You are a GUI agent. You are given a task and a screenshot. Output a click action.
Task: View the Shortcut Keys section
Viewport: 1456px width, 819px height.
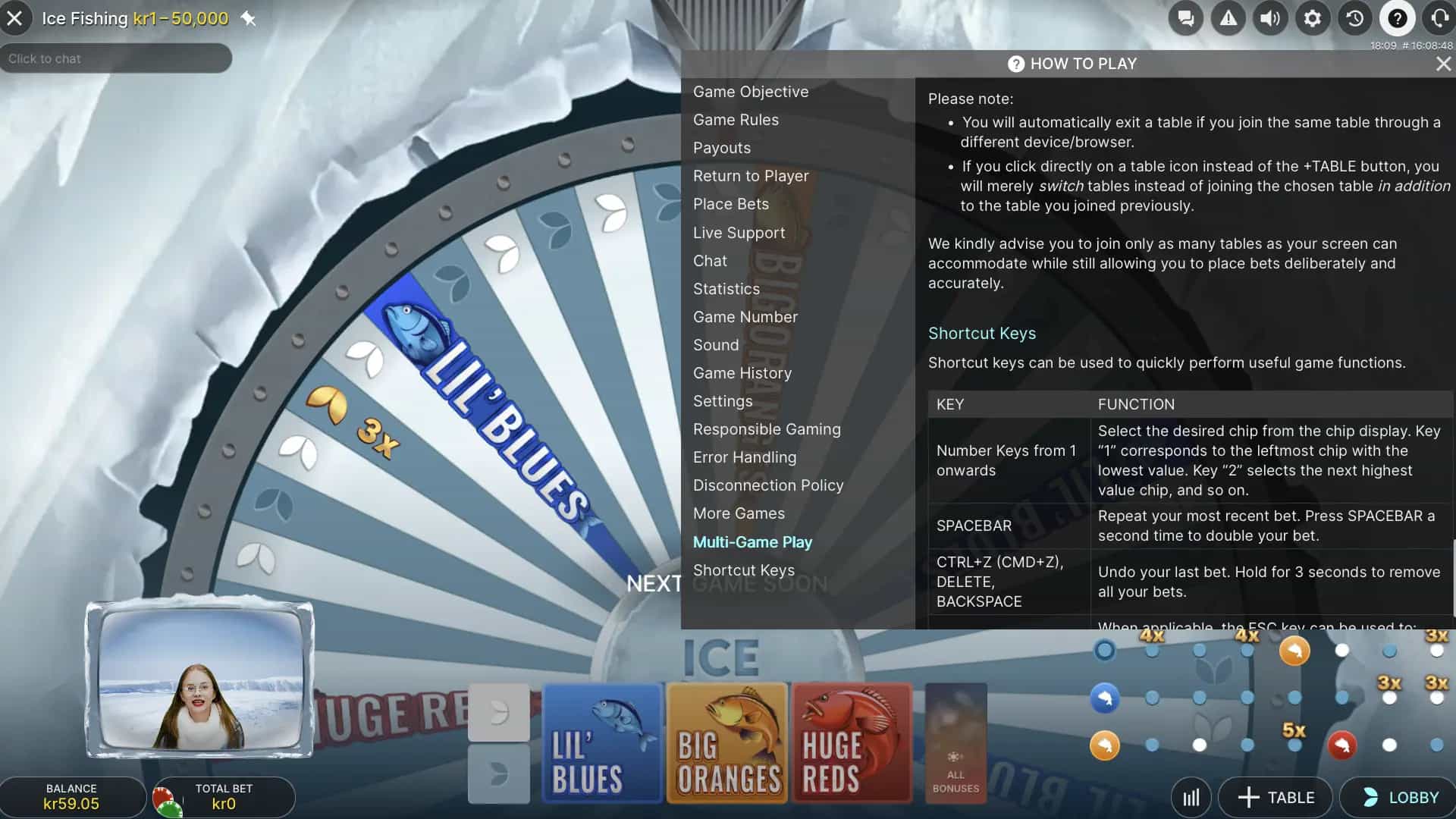[744, 570]
